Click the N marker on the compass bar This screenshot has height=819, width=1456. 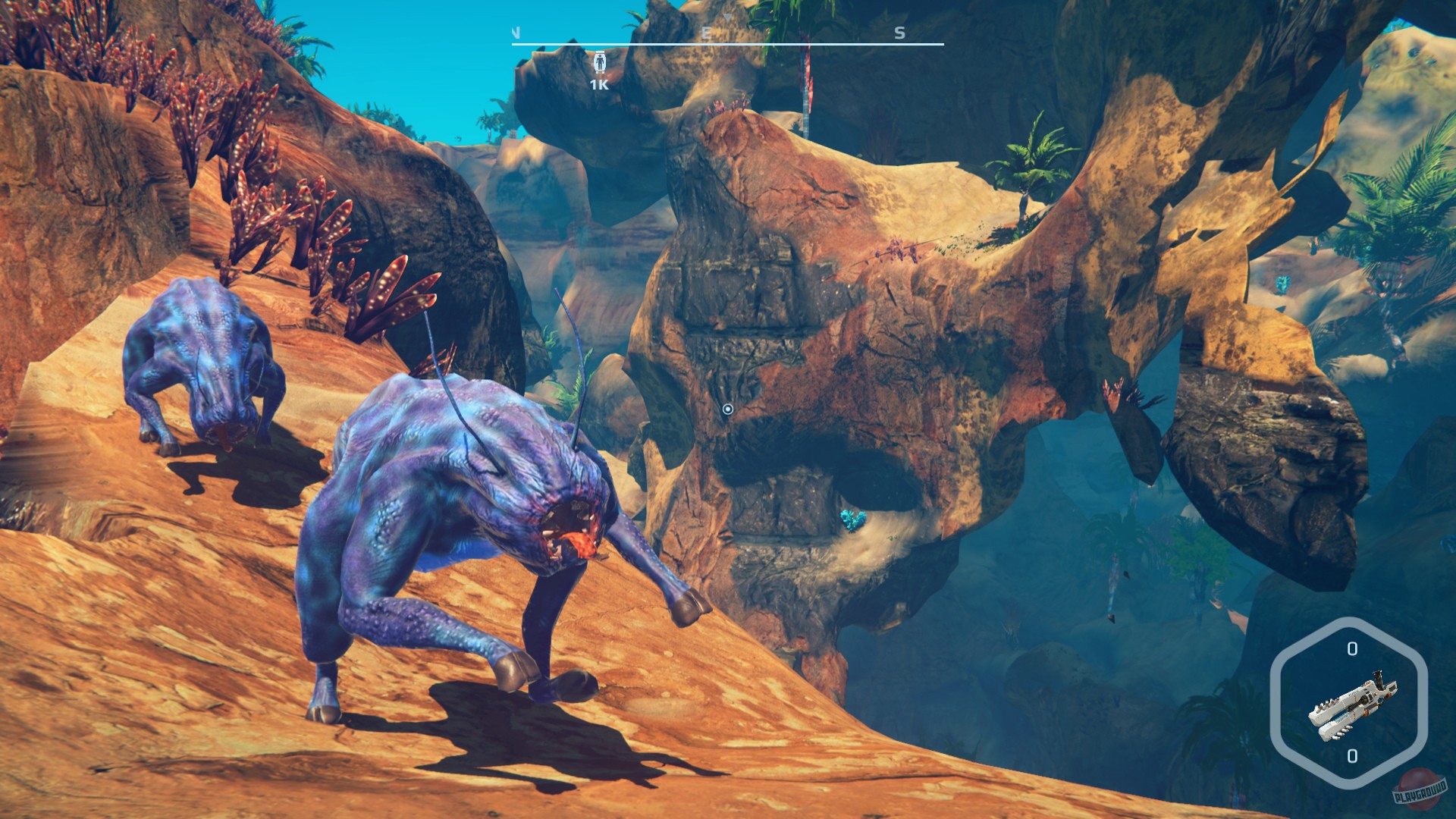click(518, 33)
